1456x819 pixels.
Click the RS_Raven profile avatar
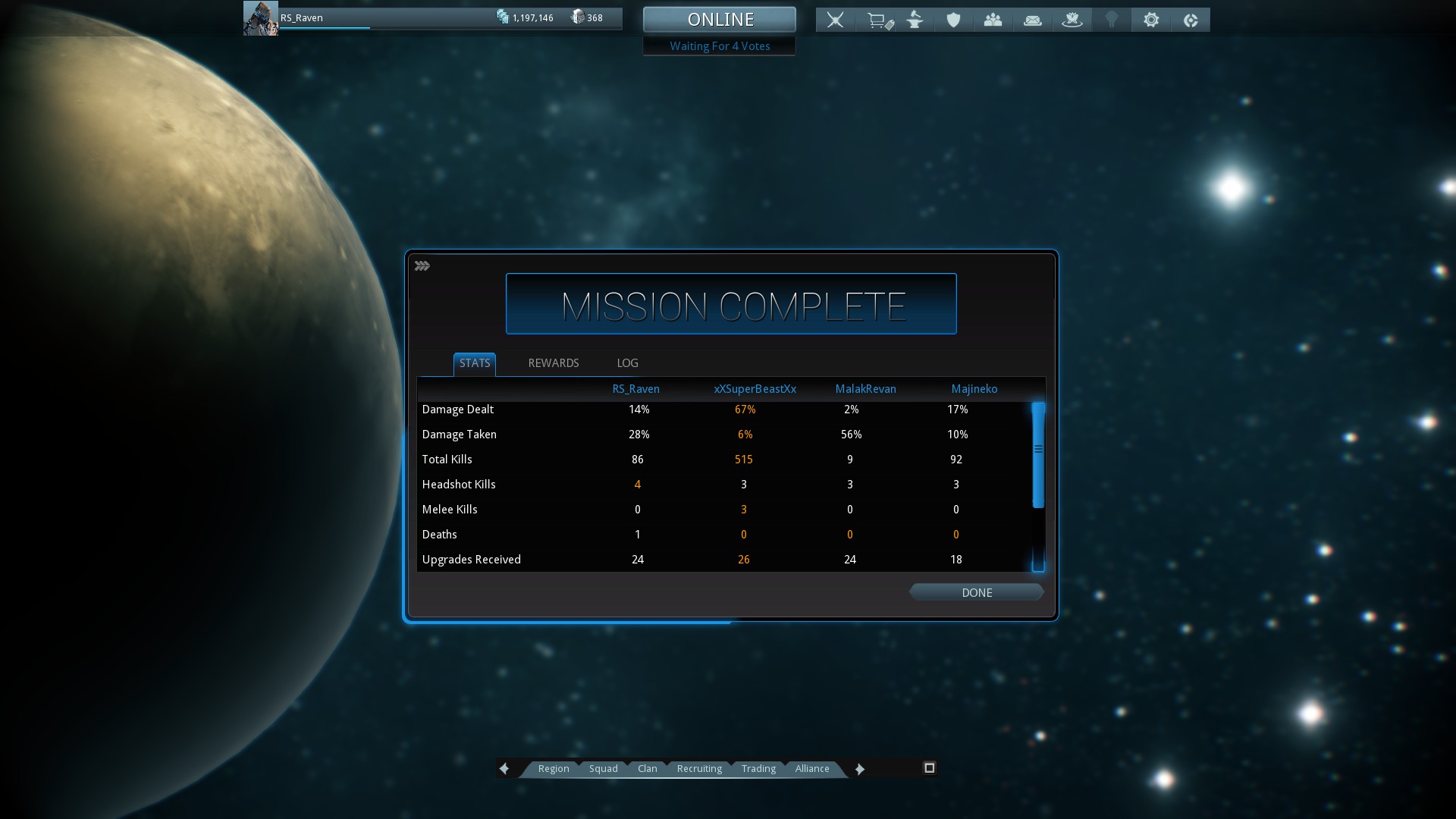(260, 18)
